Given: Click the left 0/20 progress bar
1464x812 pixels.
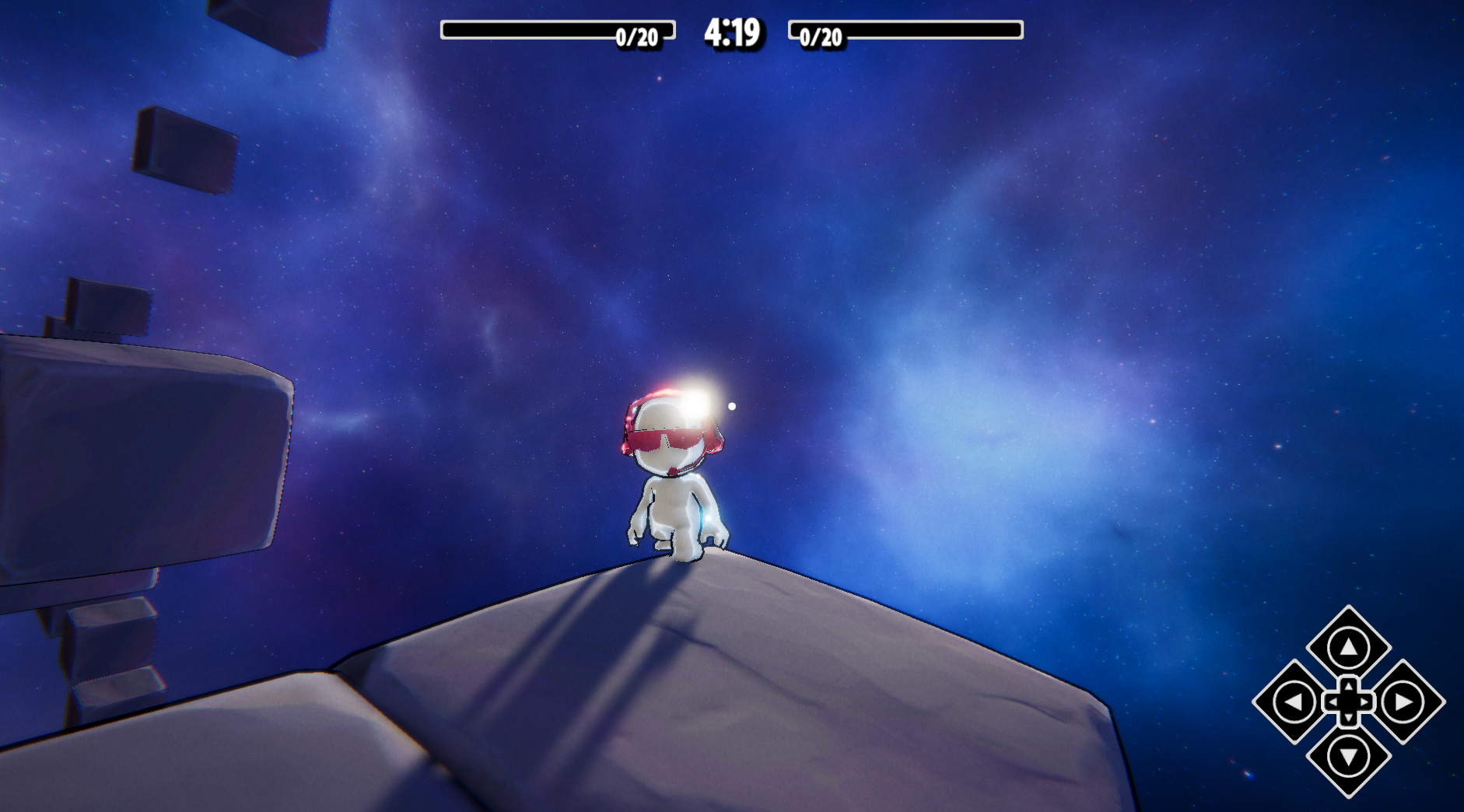Looking at the screenshot, I should (556, 30).
